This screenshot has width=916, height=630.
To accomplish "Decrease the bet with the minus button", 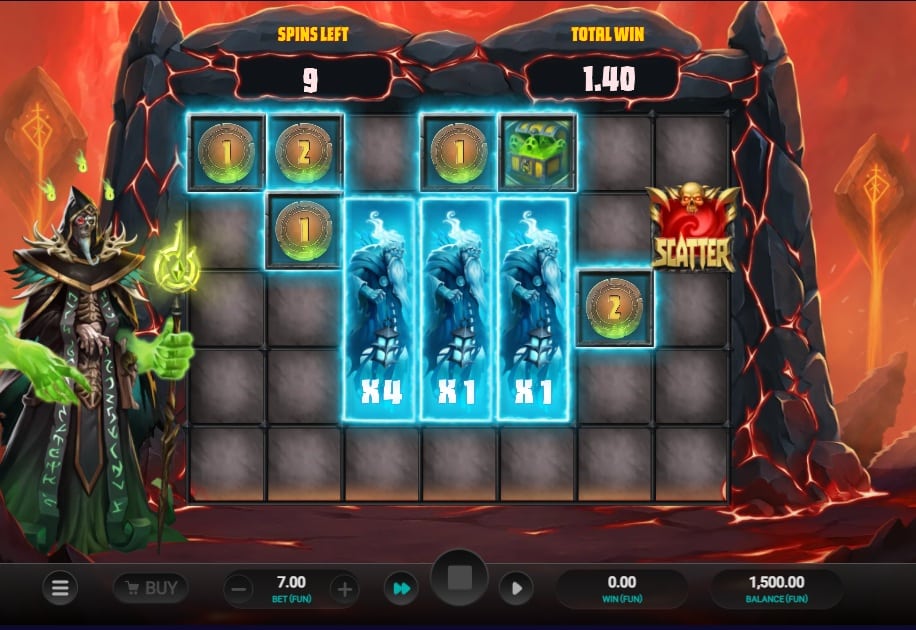I will pyautogui.click(x=240, y=589).
